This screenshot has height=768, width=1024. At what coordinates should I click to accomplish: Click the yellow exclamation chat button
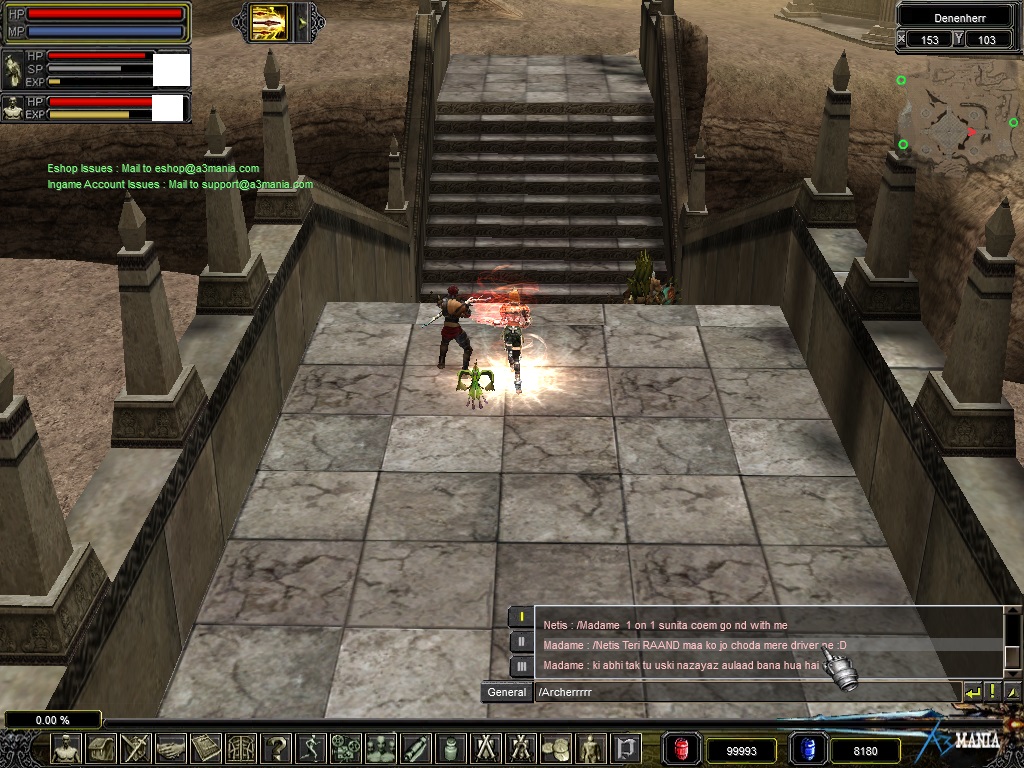tap(993, 692)
